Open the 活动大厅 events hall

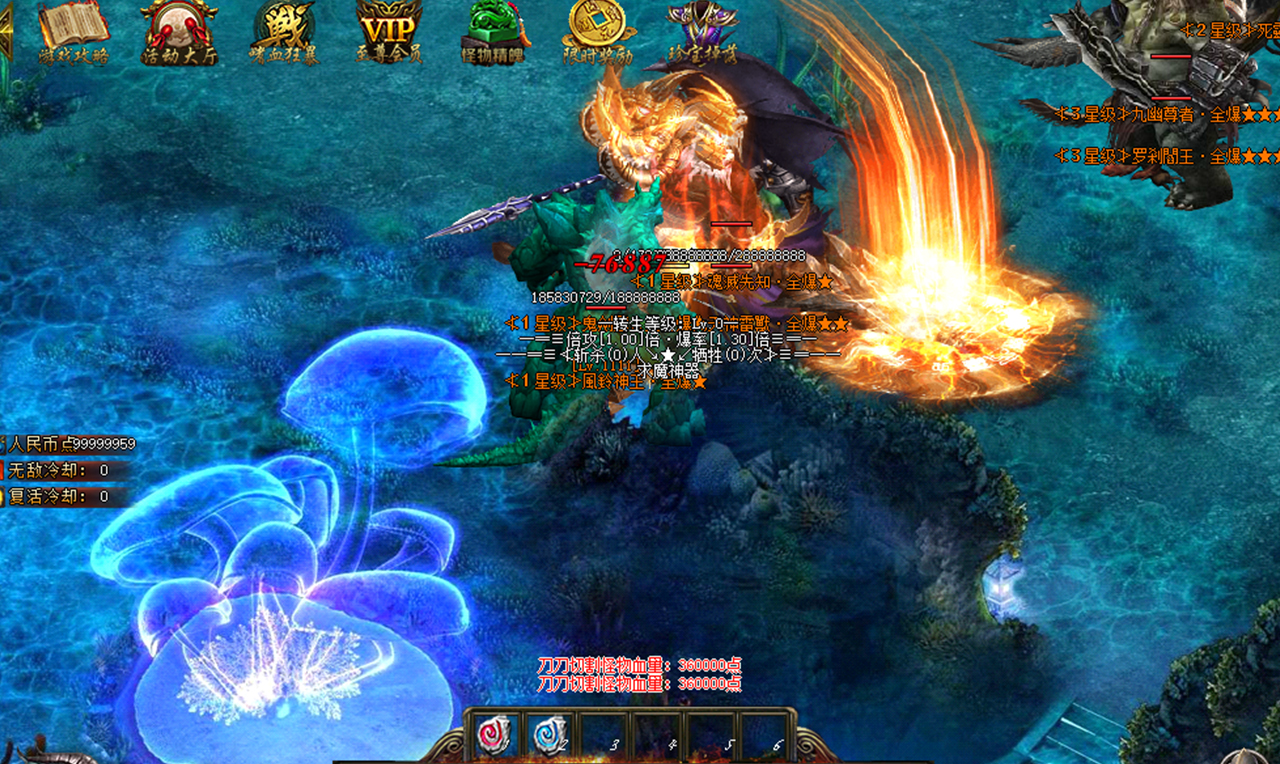coord(179,30)
